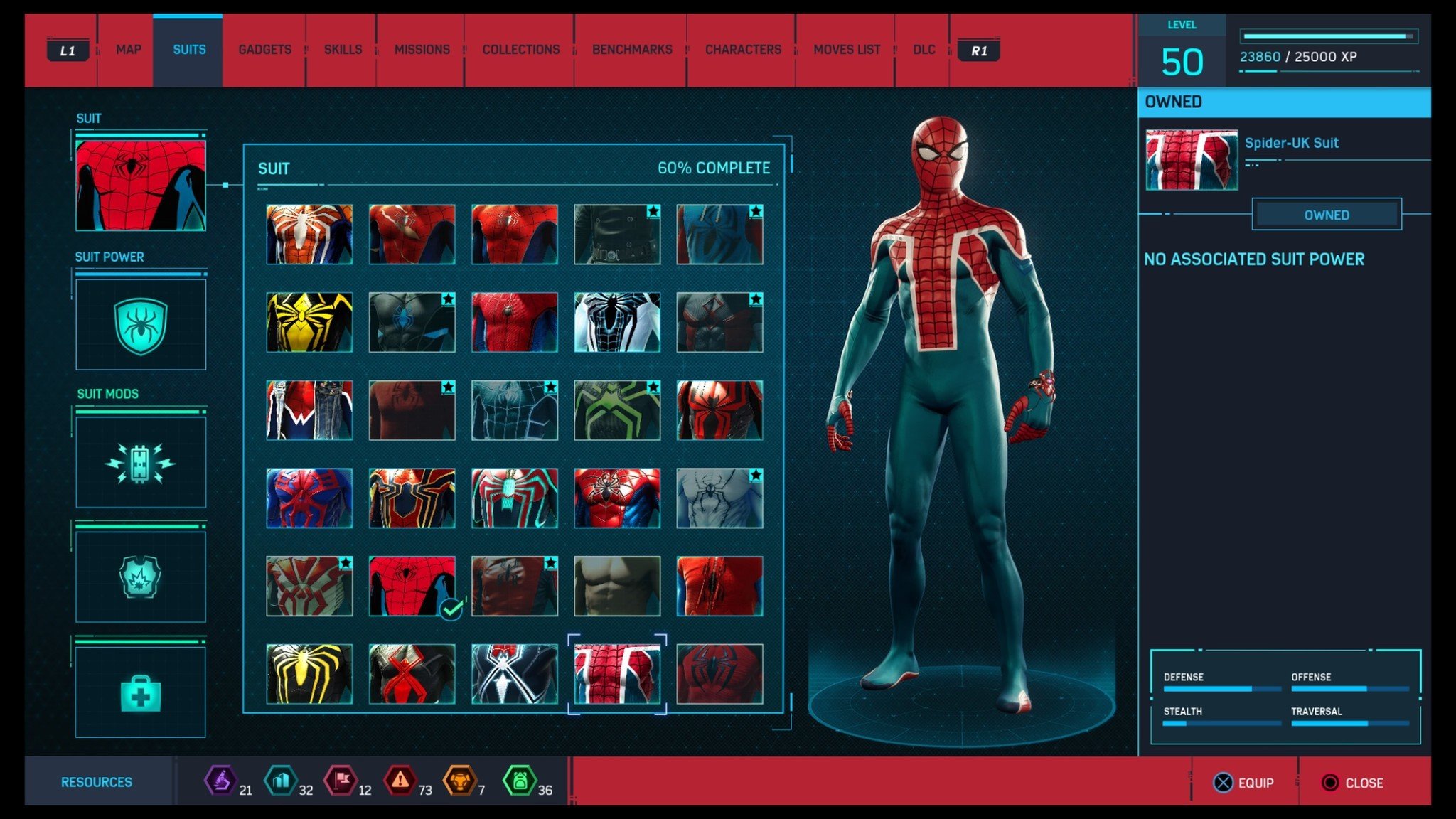
Task: Open the Moves List tab
Action: (x=847, y=50)
